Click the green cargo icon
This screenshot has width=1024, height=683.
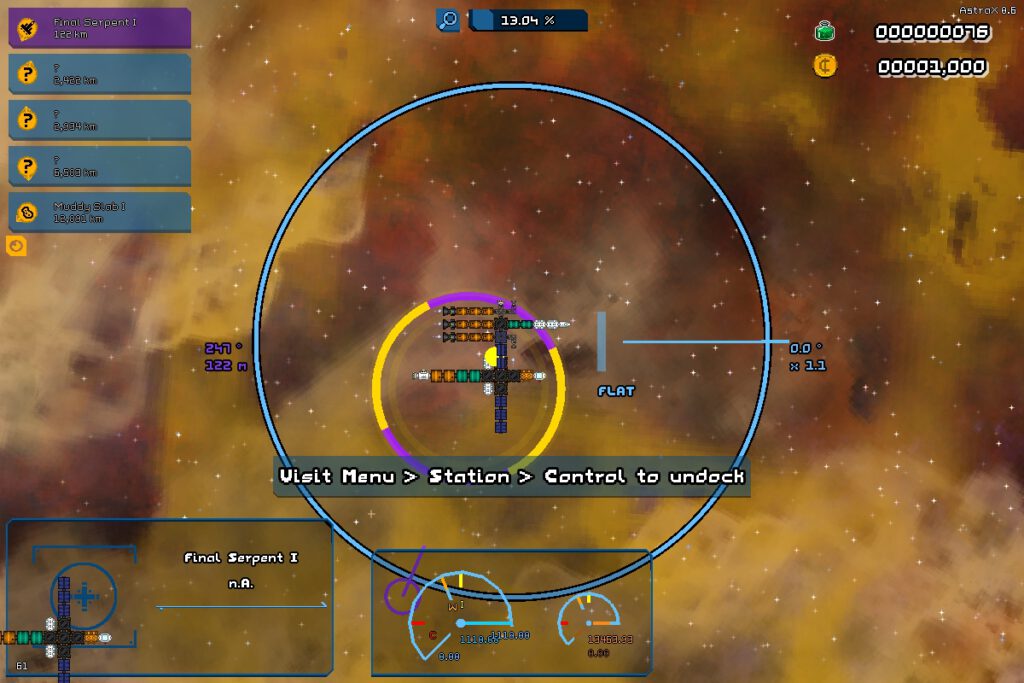[825, 32]
